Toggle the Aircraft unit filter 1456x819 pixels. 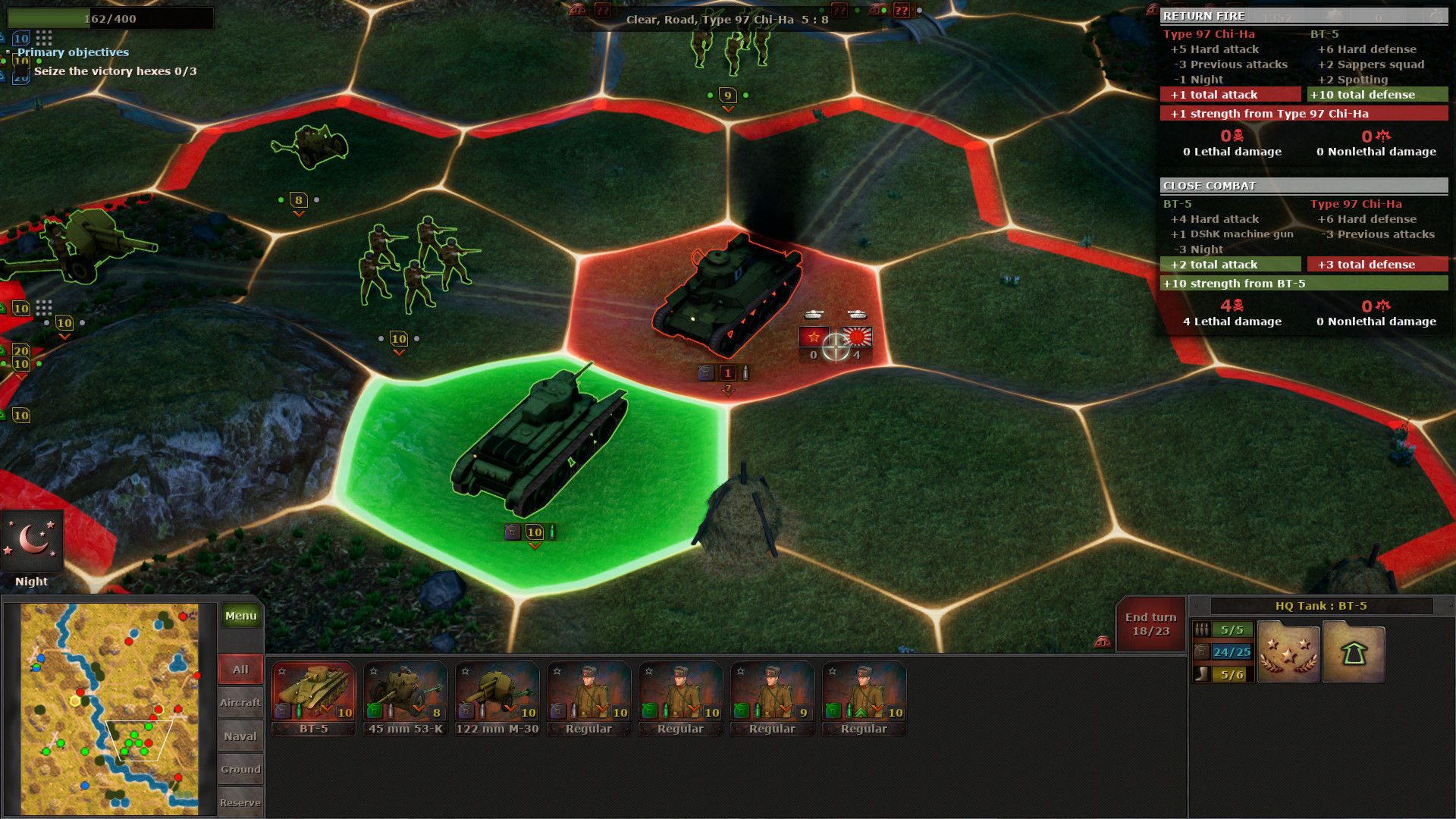tap(240, 702)
